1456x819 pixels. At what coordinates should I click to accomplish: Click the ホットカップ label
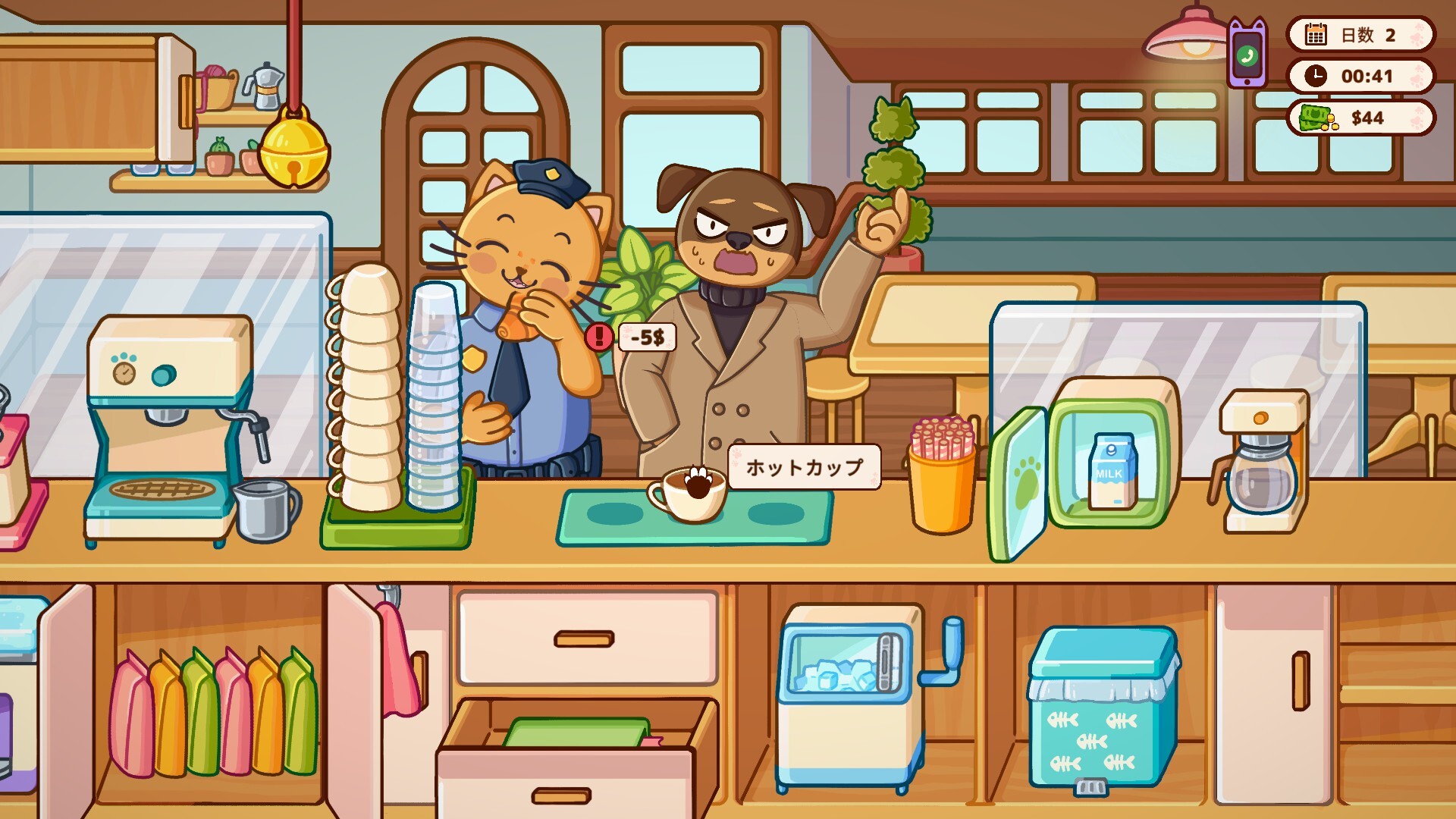(803, 468)
